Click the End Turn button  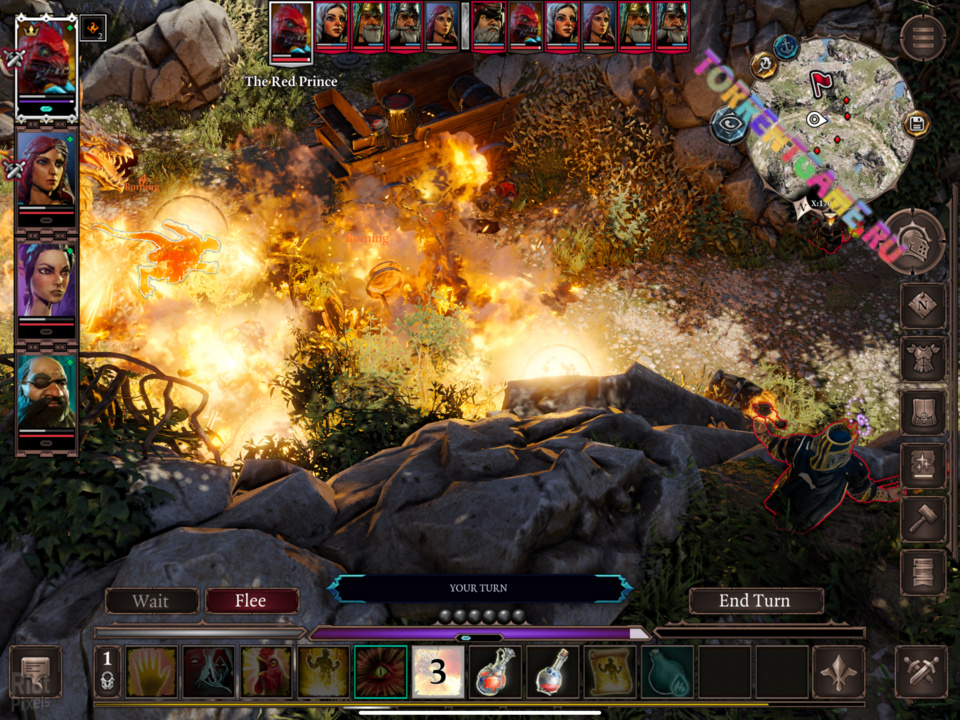(755, 601)
